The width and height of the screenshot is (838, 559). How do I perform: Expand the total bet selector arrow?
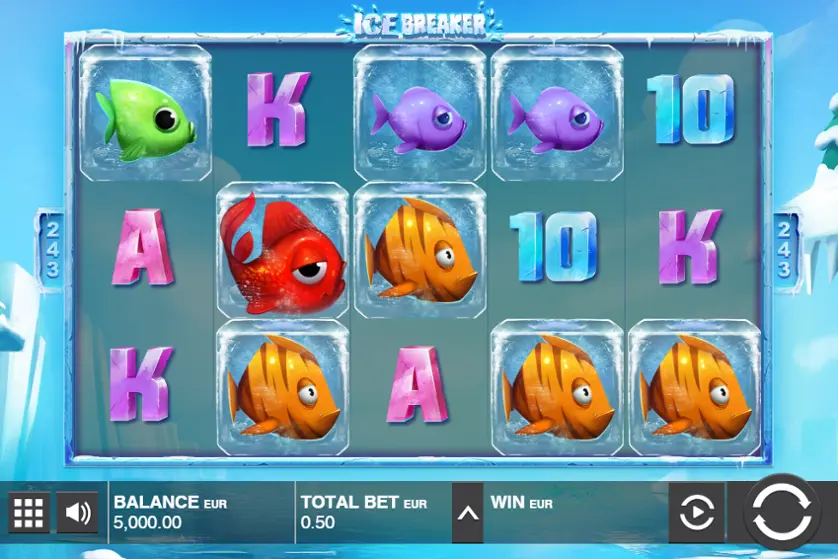pyautogui.click(x=467, y=514)
